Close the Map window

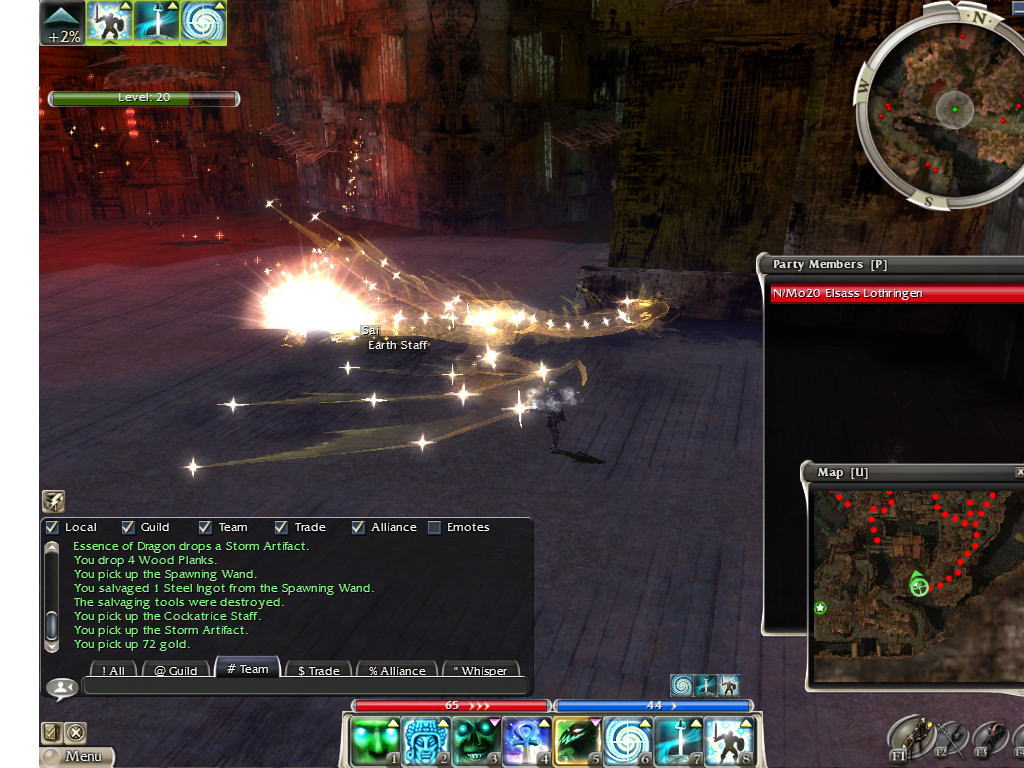(x=1019, y=472)
